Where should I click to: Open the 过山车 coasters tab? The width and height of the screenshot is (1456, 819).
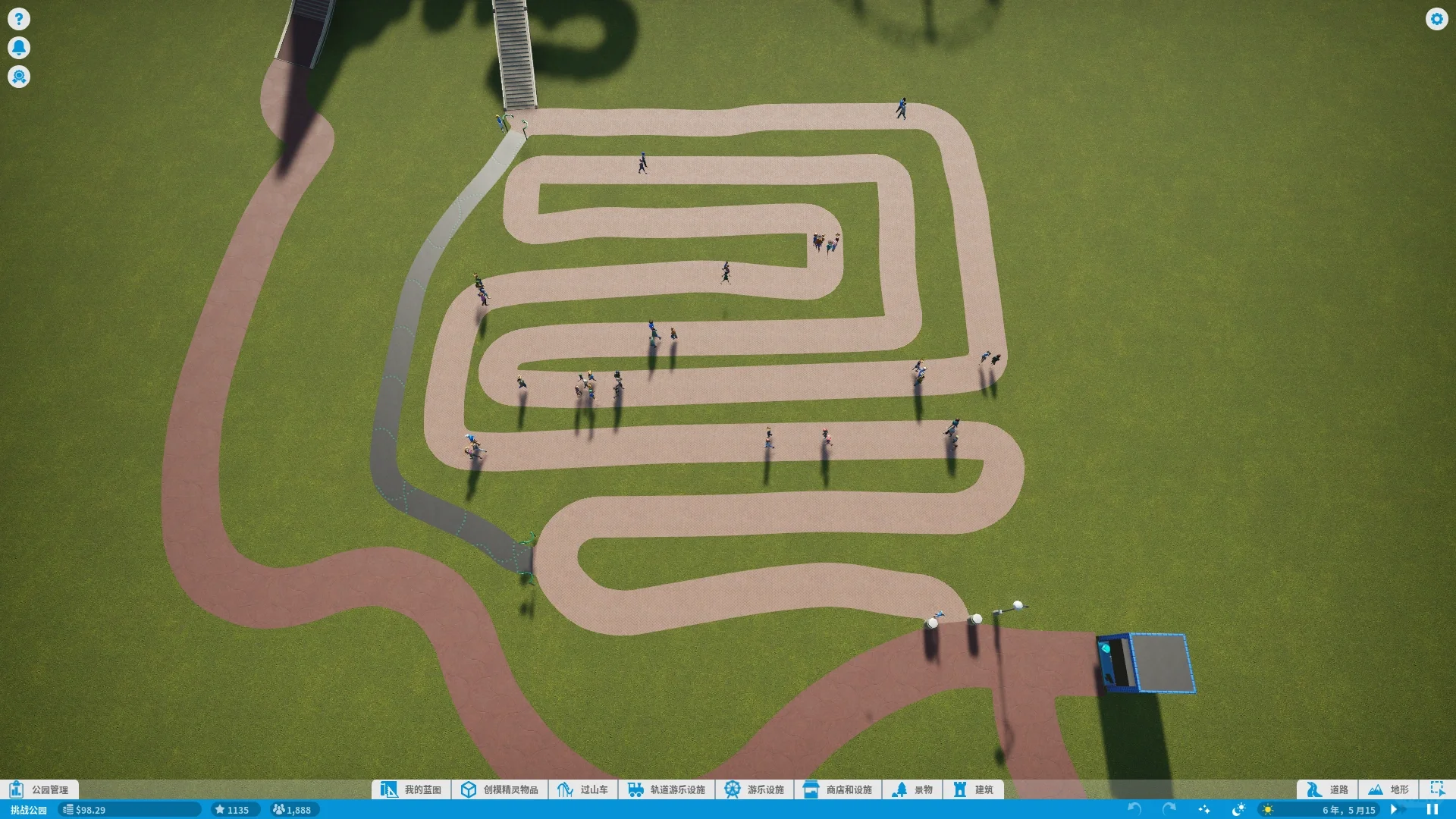click(583, 789)
